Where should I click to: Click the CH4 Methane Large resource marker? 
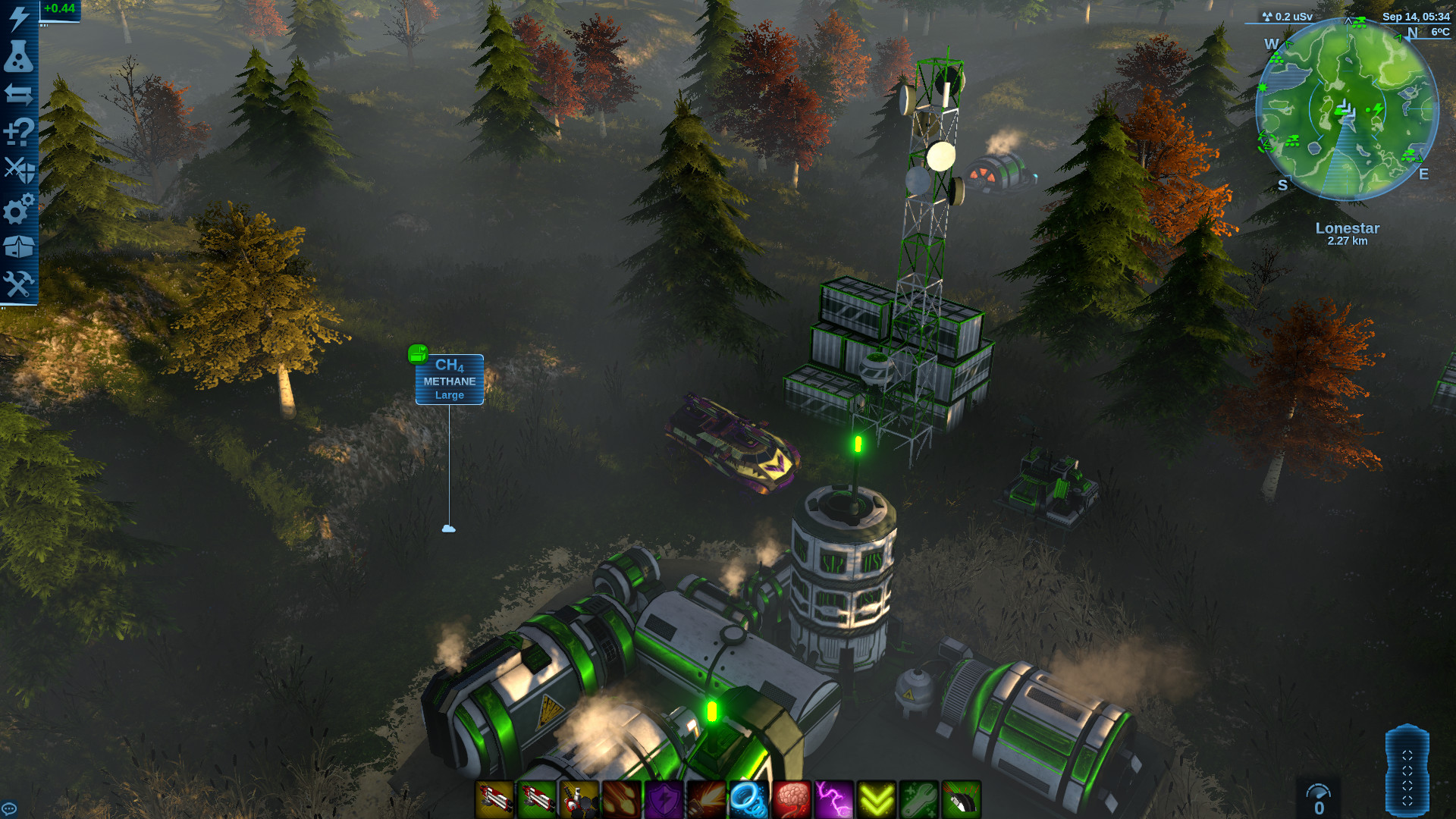pyautogui.click(x=449, y=379)
